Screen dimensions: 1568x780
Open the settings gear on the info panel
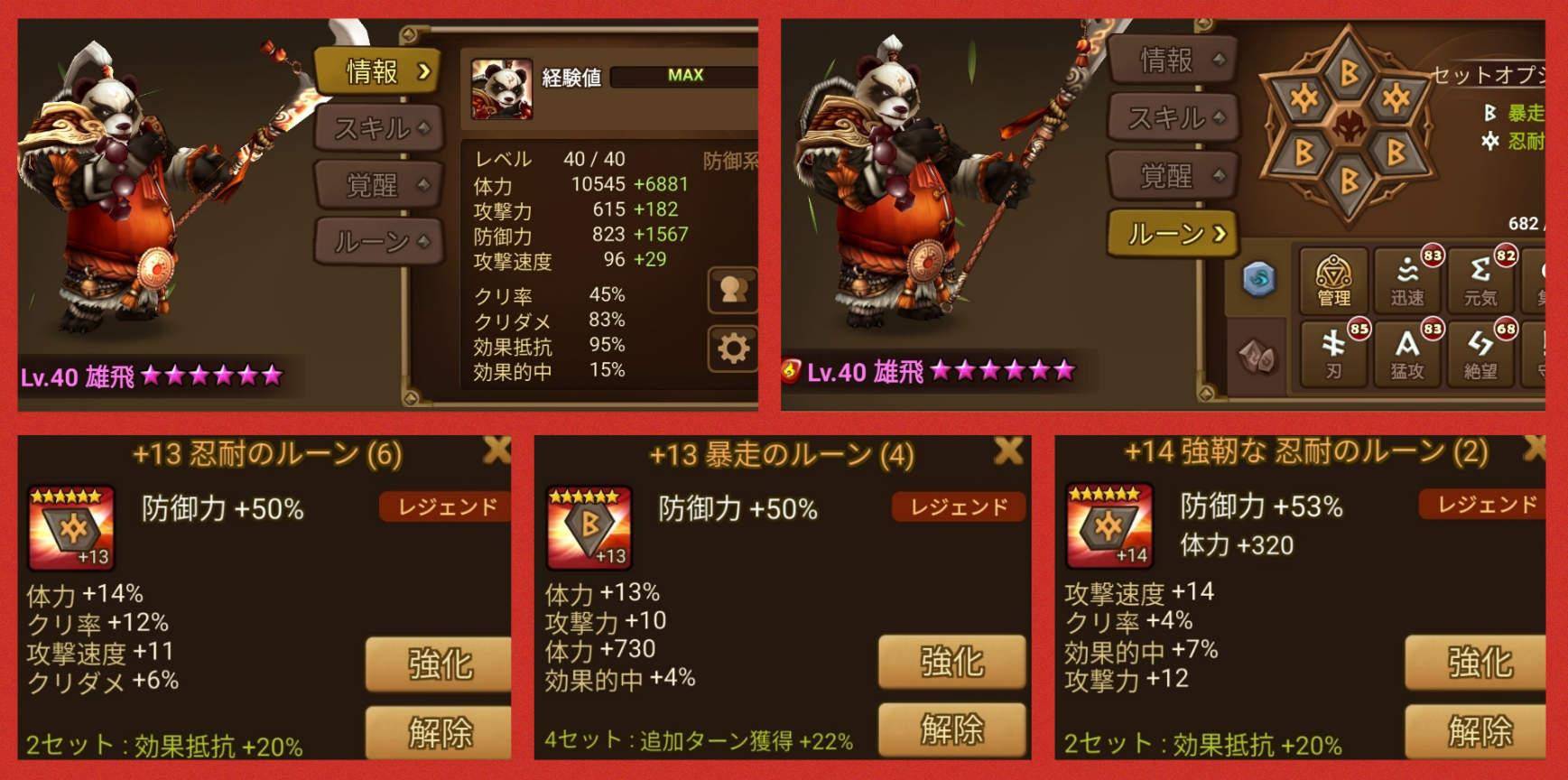click(x=734, y=348)
